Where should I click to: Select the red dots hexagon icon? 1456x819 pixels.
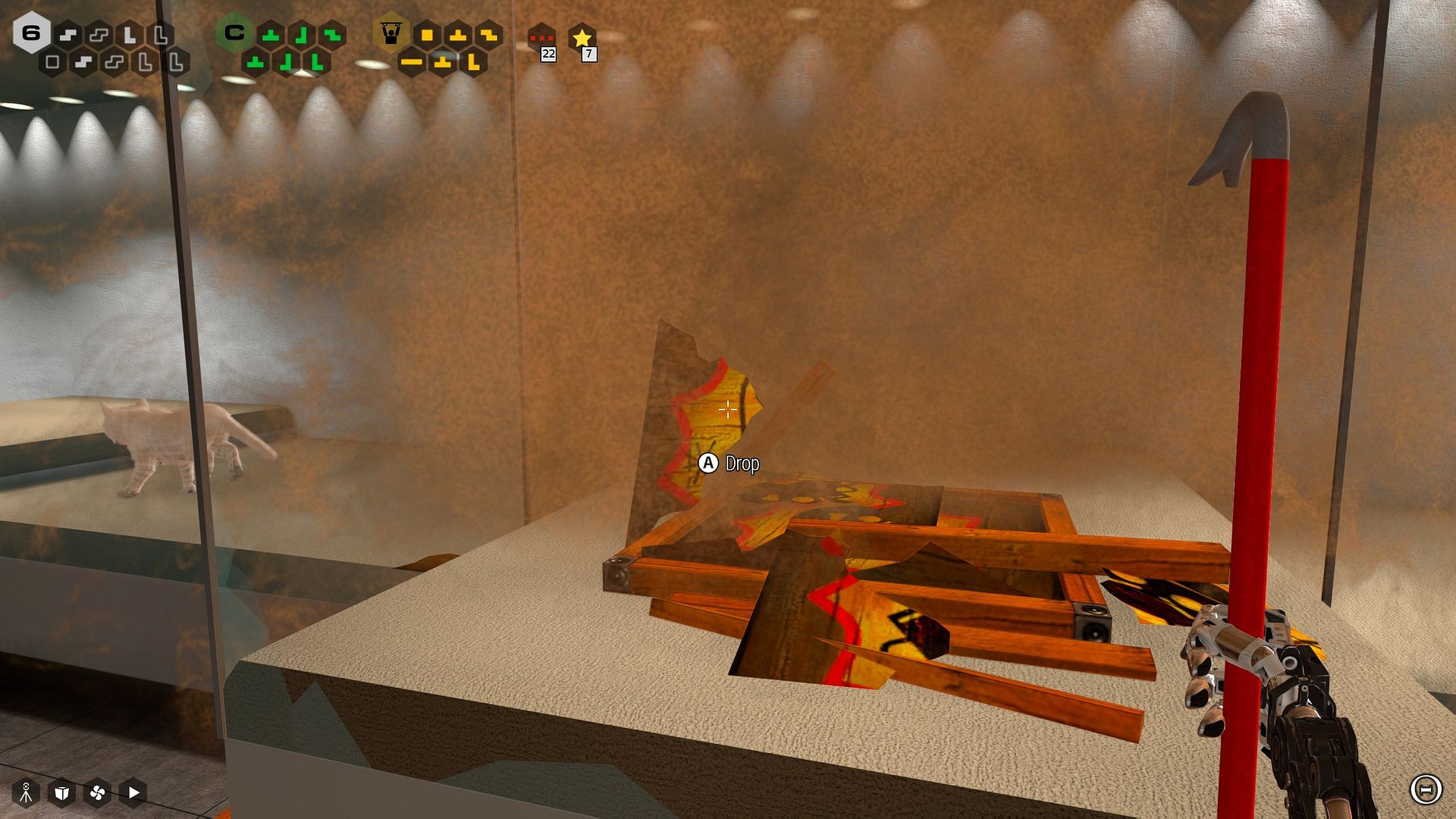541,36
